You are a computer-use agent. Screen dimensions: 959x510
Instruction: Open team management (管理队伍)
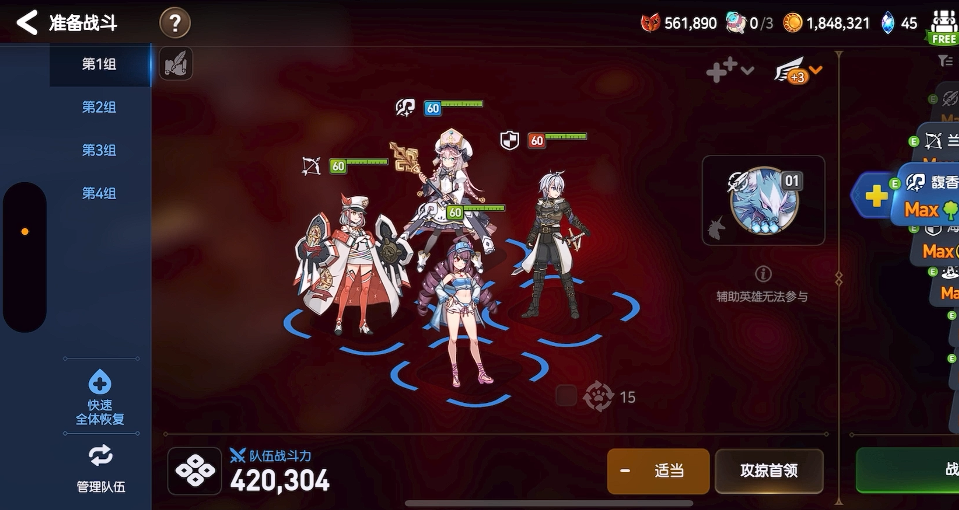(x=100, y=468)
